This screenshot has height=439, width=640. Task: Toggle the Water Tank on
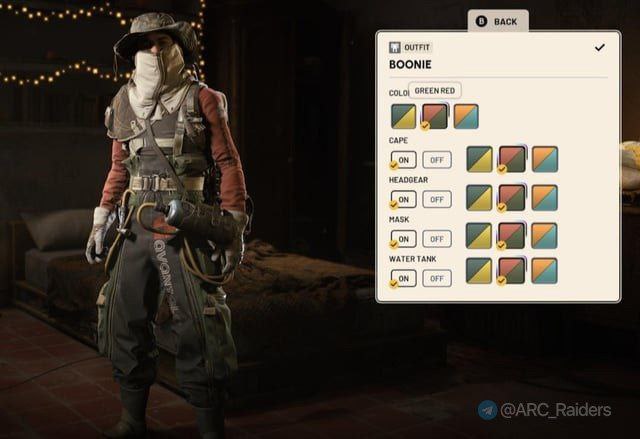[x=403, y=278]
